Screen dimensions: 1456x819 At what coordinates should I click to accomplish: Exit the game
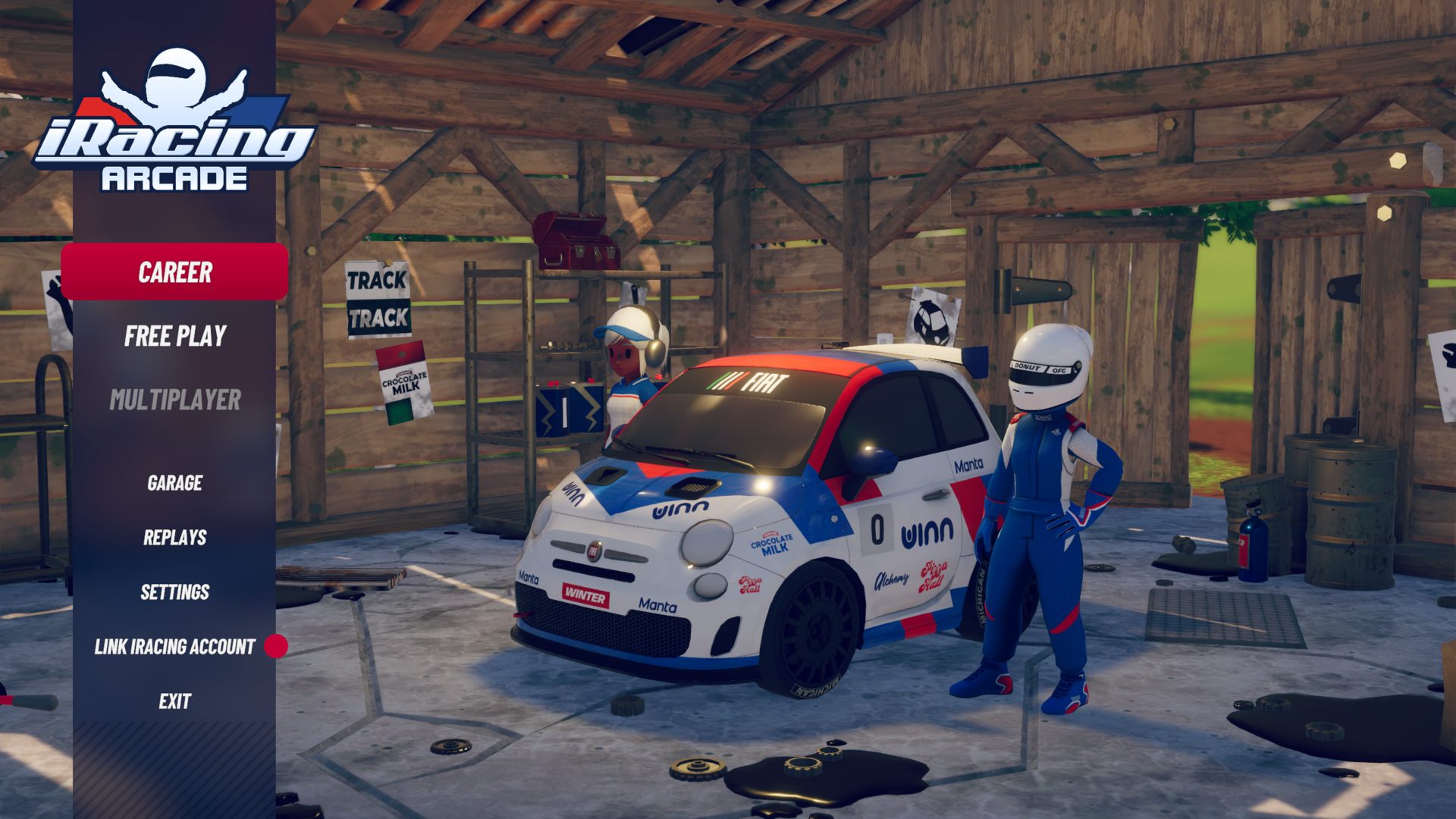pos(174,701)
